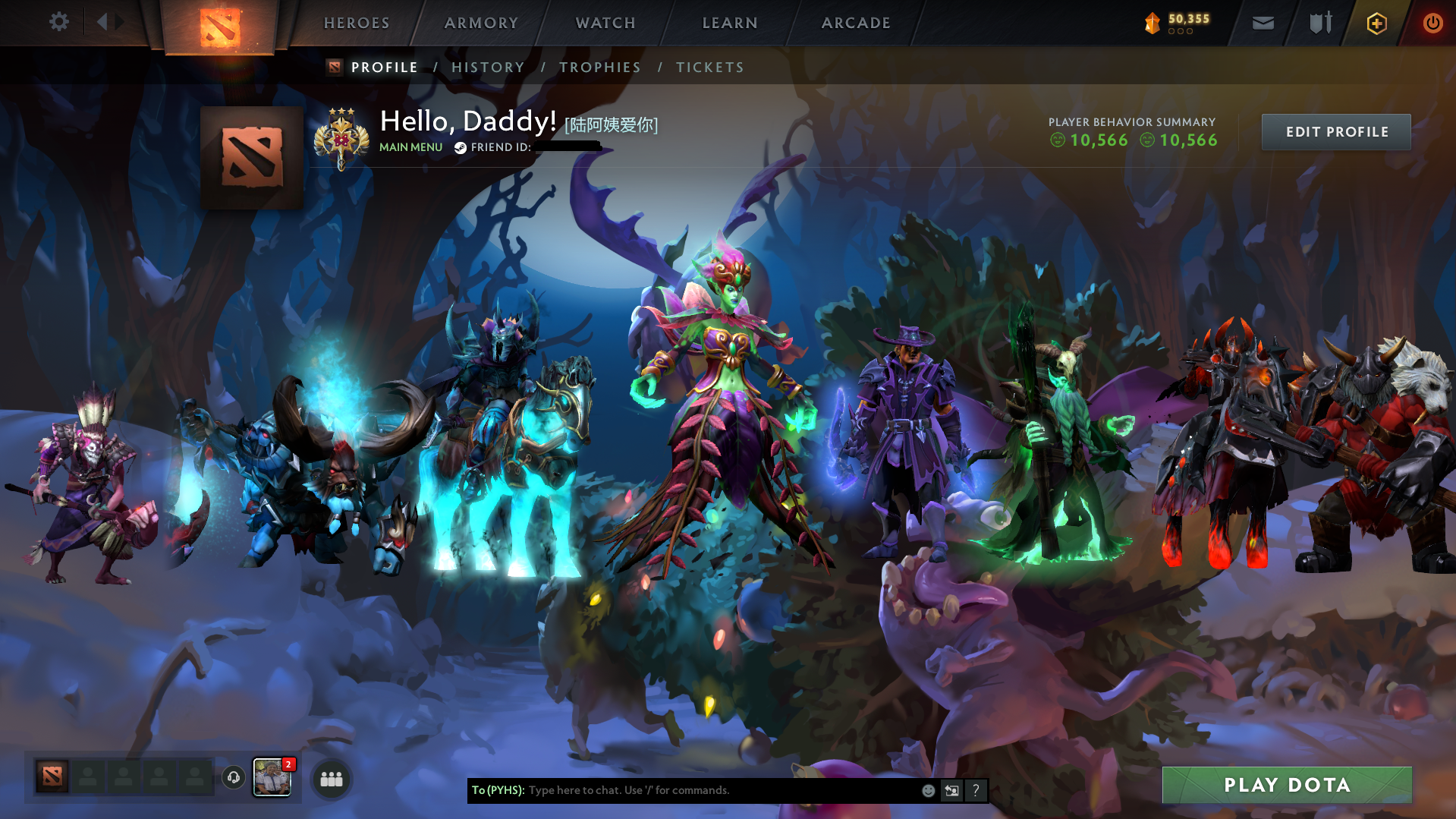Click the chat input field to type a message
The height and width of the screenshot is (819, 1456).
683,790
